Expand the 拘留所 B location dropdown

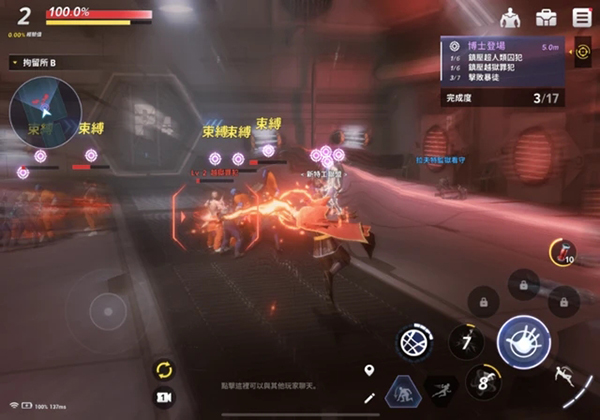[14, 62]
